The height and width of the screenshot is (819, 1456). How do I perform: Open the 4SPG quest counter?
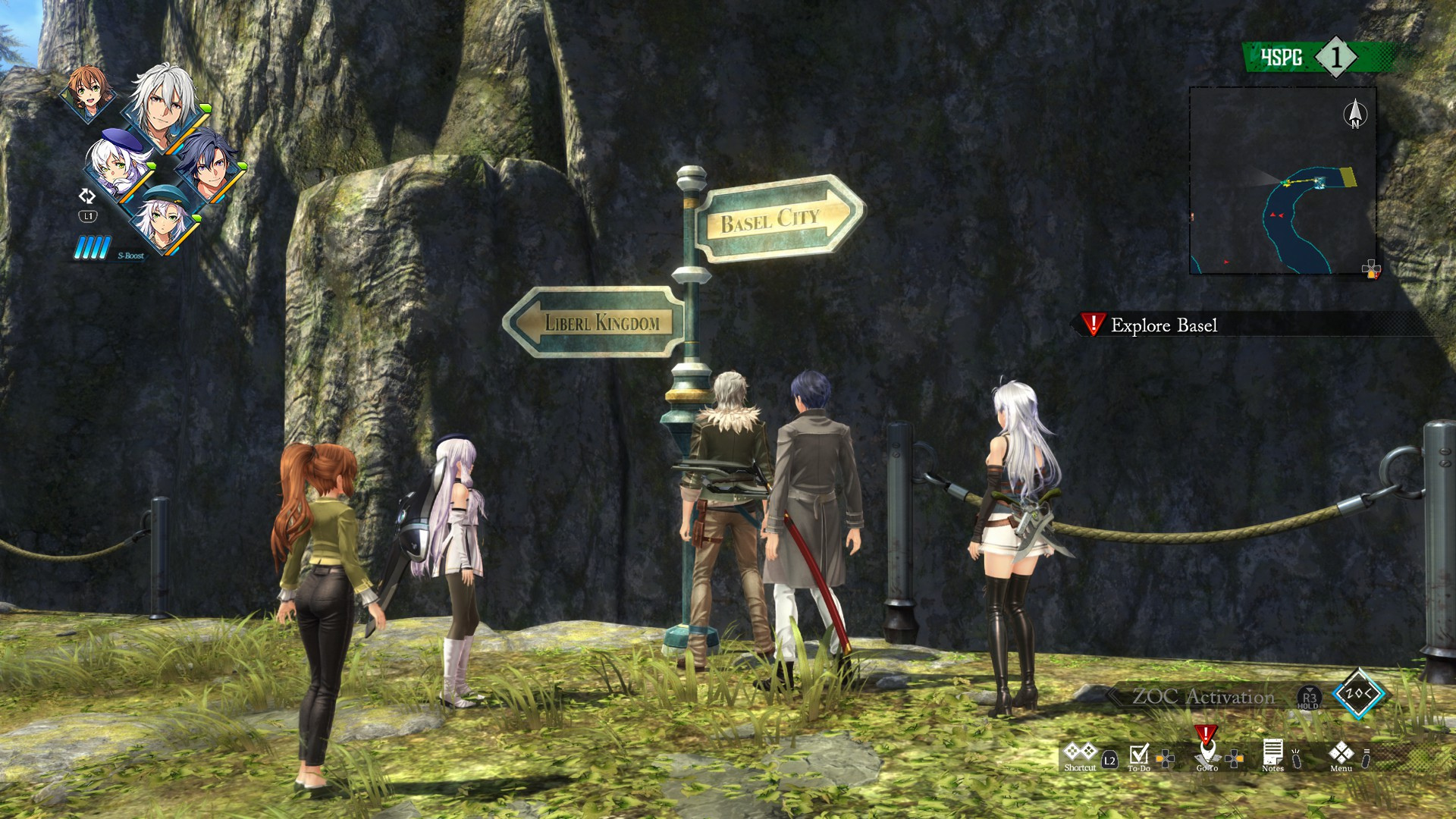1318,57
